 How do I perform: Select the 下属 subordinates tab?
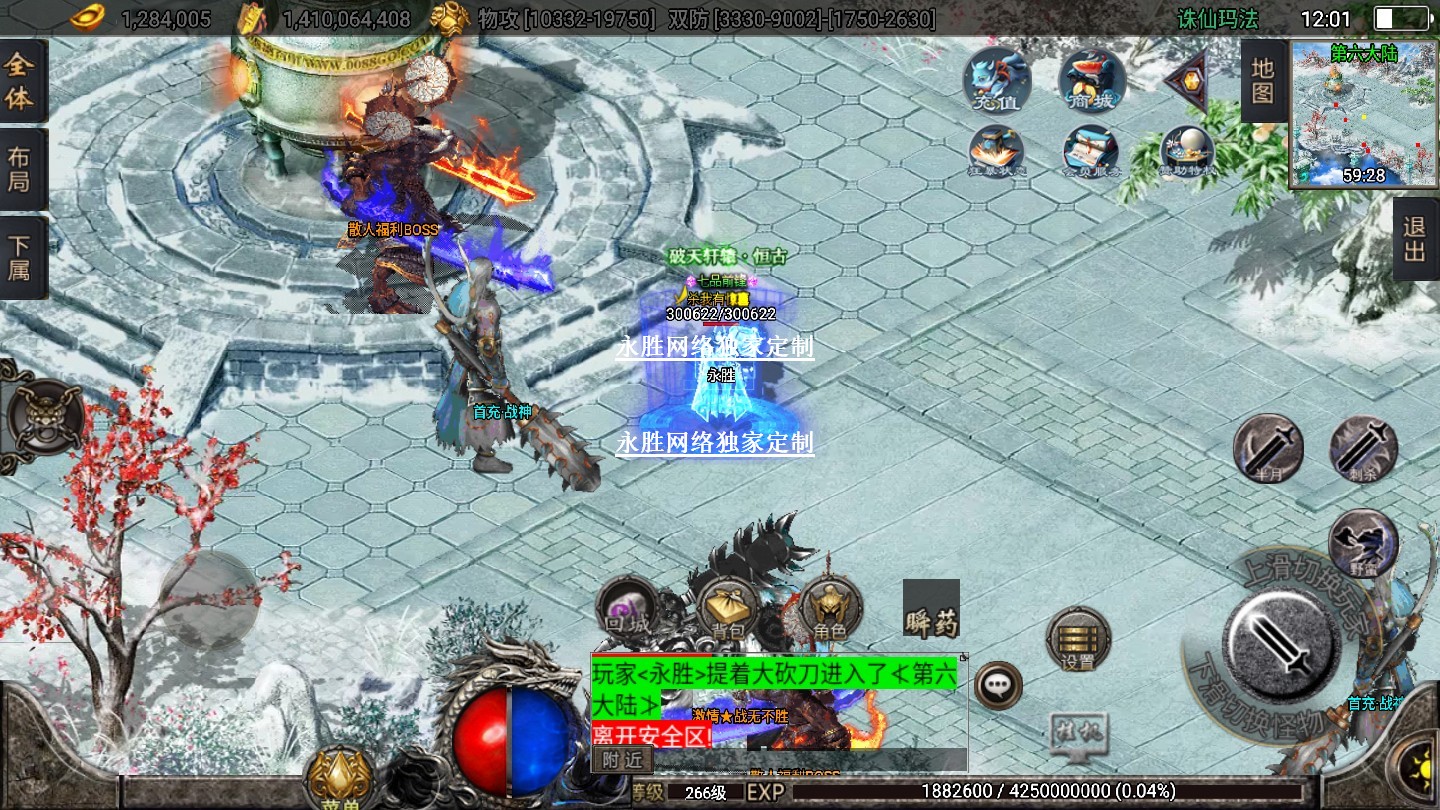pyautogui.click(x=20, y=257)
